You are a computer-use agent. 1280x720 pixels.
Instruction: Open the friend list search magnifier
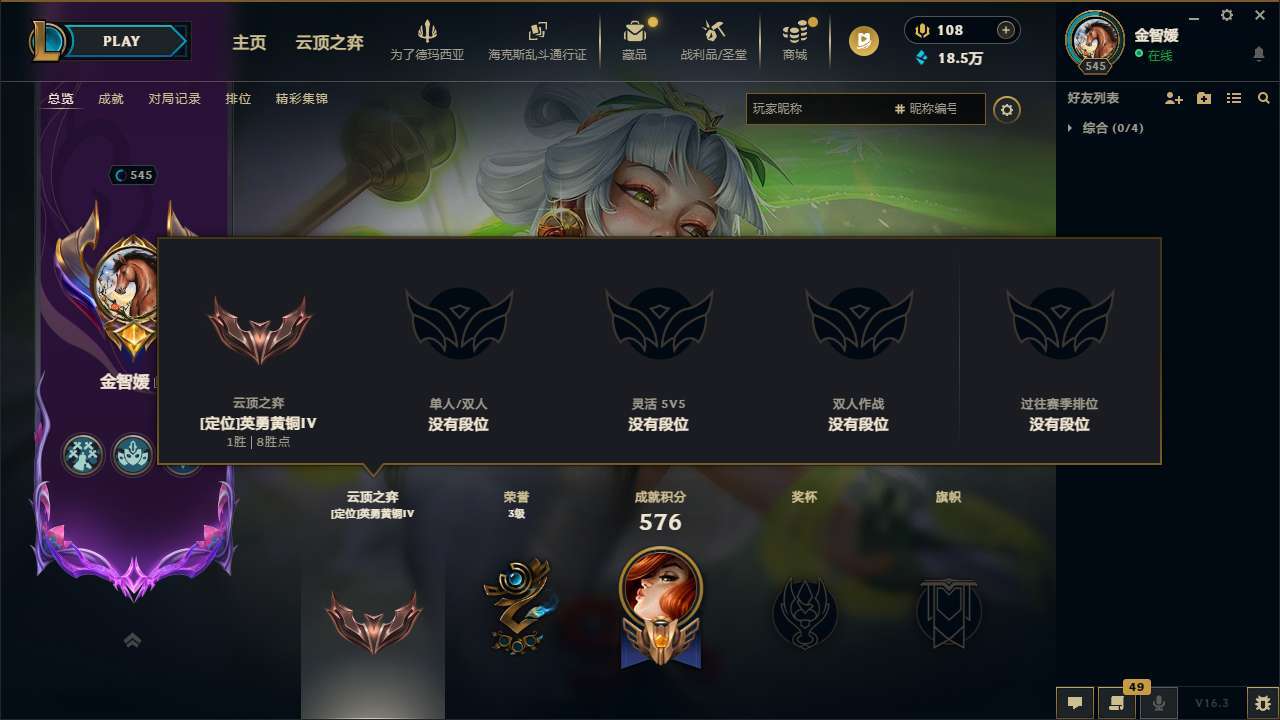pos(1263,98)
